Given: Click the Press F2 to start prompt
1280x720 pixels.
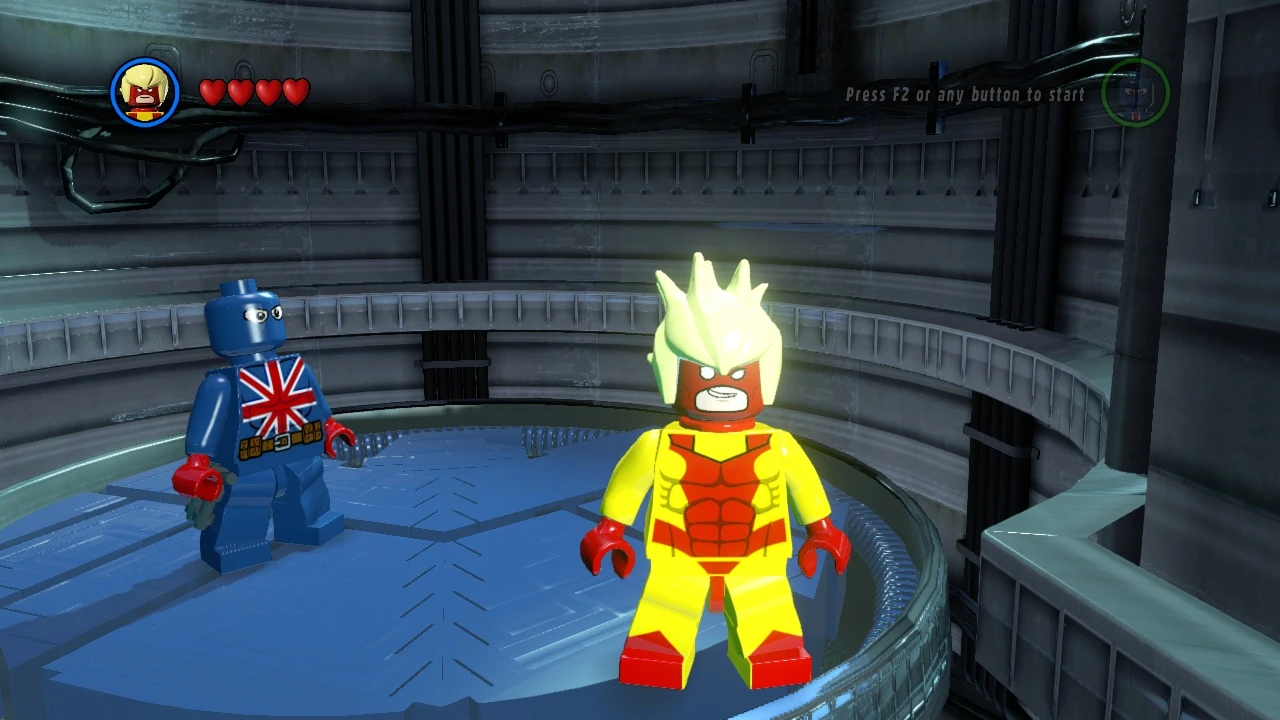Looking at the screenshot, I should pyautogui.click(x=963, y=94).
